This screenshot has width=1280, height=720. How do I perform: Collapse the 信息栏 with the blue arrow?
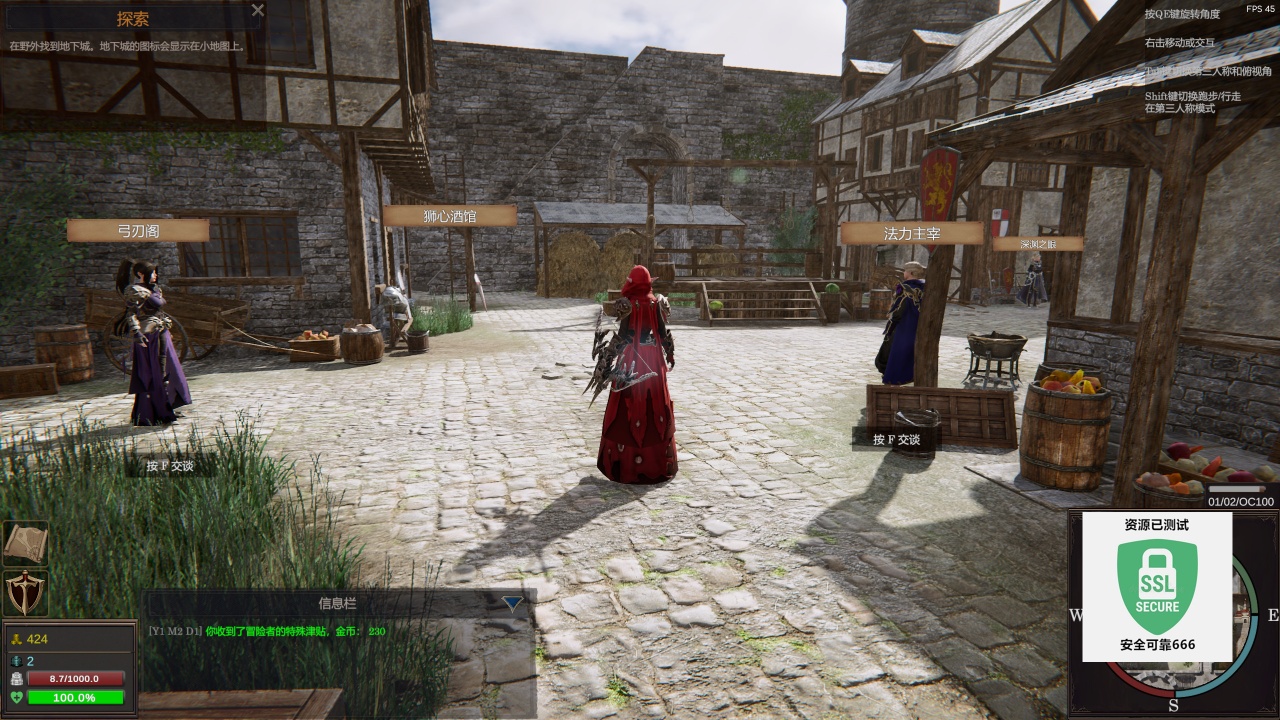(512, 603)
